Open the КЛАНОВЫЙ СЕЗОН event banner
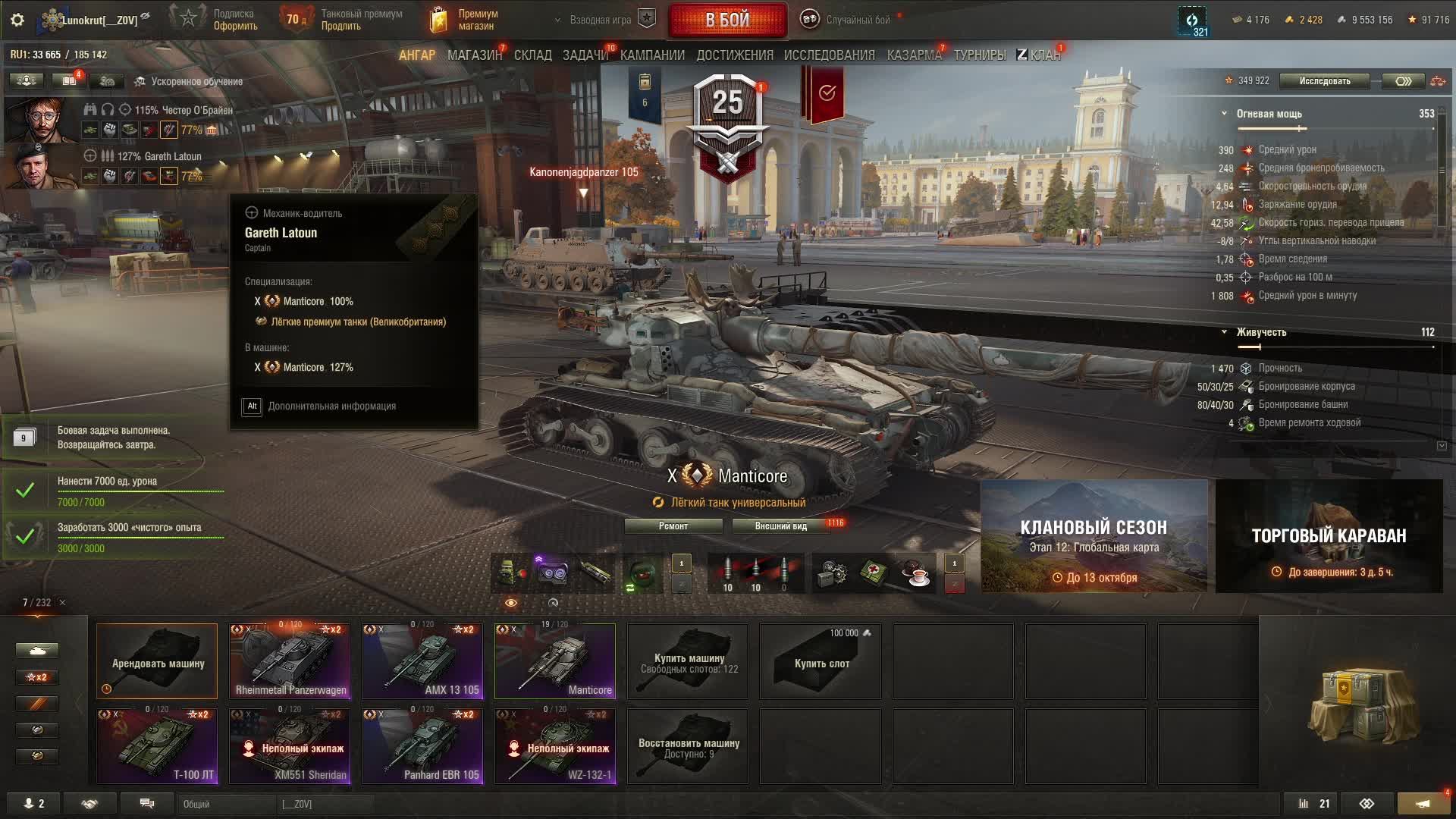This screenshot has width=1456, height=819. click(1094, 536)
